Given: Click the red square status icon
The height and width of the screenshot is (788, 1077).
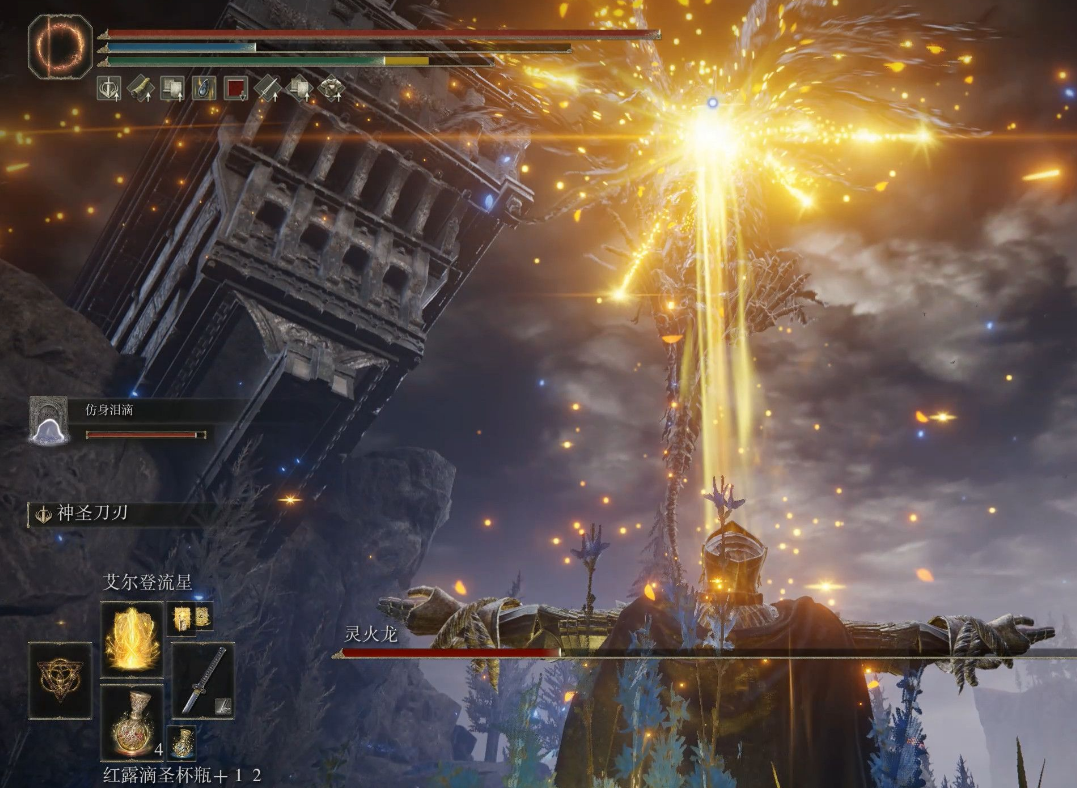Looking at the screenshot, I should [235, 88].
